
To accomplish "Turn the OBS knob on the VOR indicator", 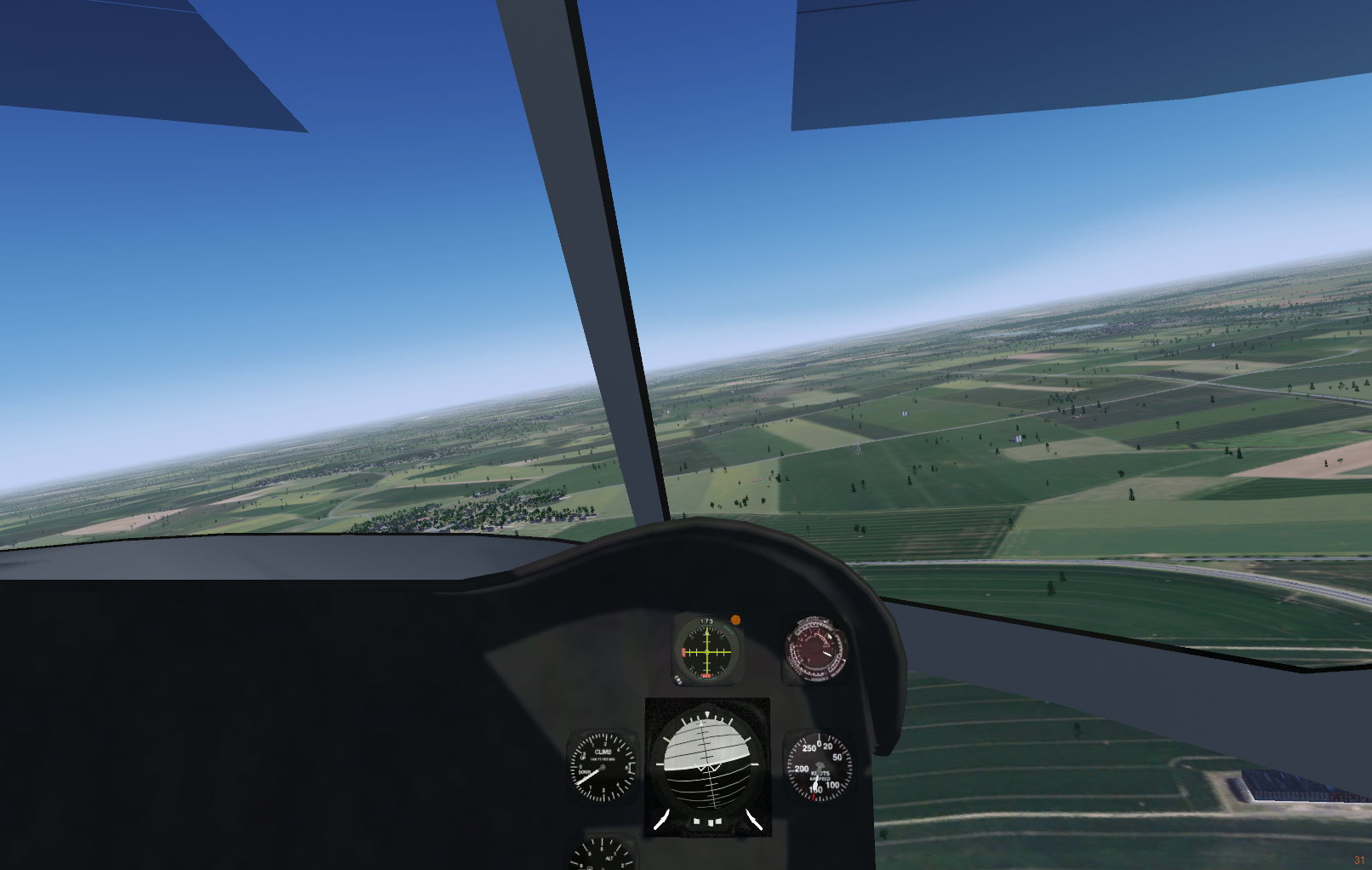I will [678, 680].
